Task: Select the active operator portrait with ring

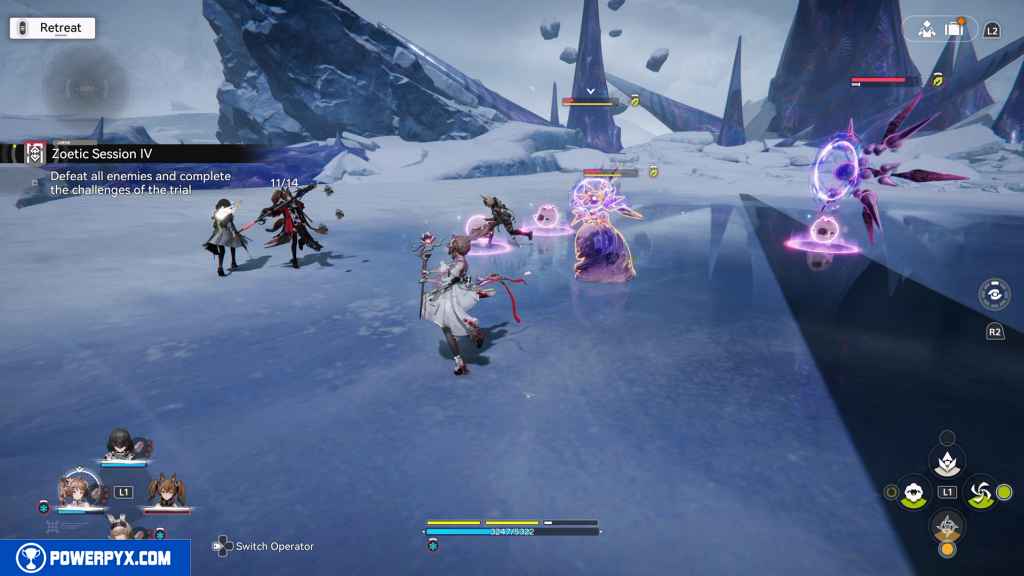Action: coord(76,490)
